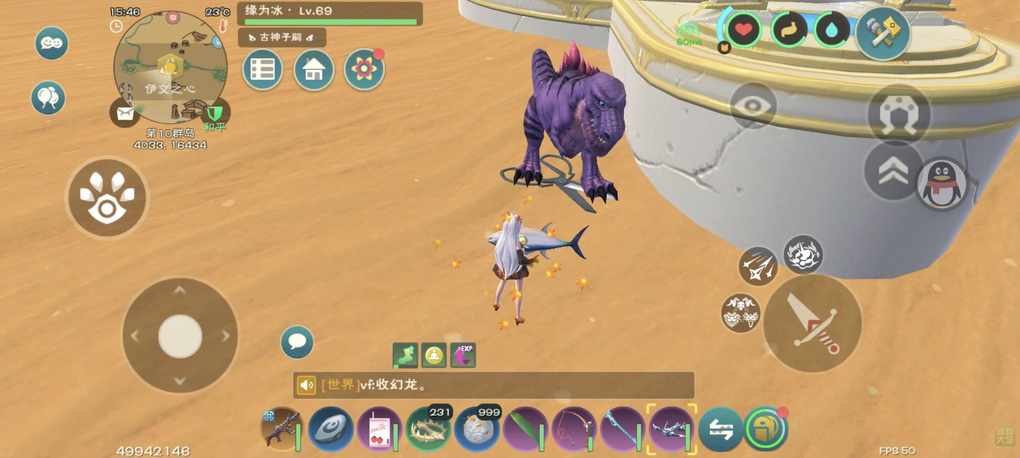
Task: Open the house home button
Action: pyautogui.click(x=314, y=70)
